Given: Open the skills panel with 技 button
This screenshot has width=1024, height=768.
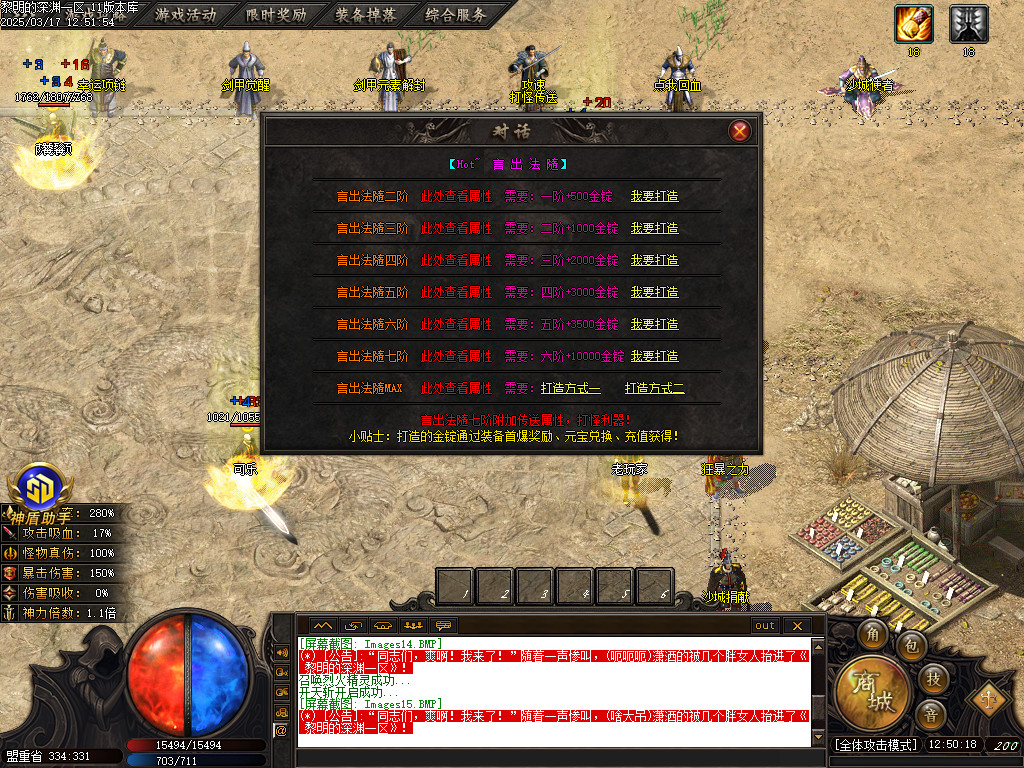Looking at the screenshot, I should click(x=932, y=679).
